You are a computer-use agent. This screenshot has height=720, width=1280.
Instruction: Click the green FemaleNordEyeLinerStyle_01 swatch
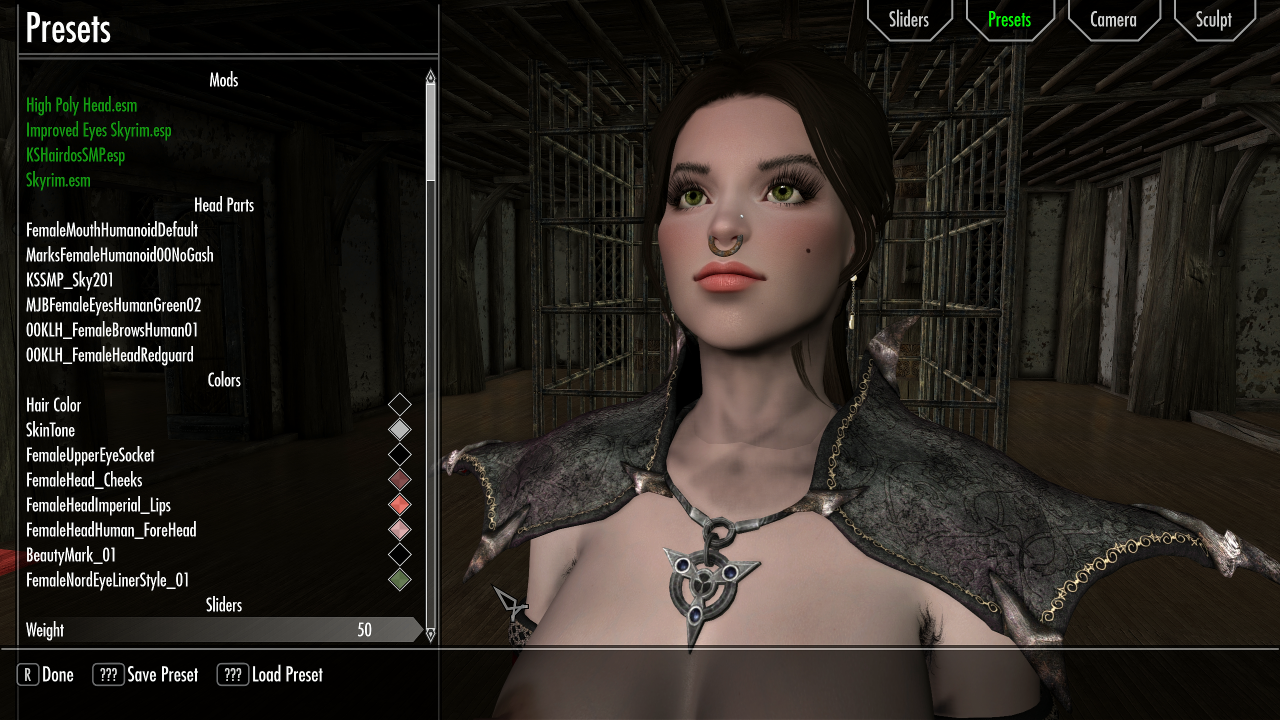[x=400, y=580]
